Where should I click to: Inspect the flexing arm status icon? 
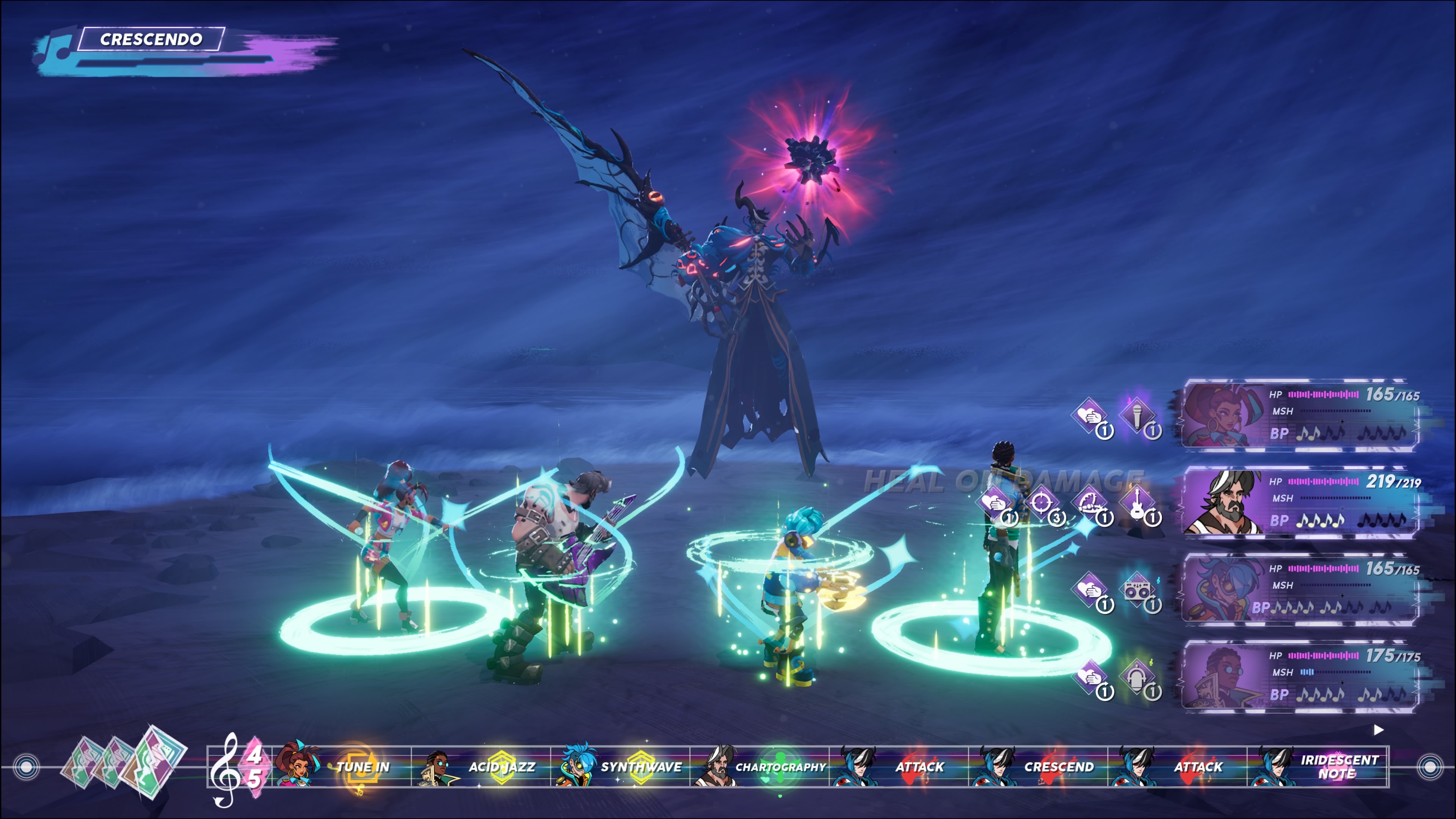pyautogui.click(x=1089, y=502)
